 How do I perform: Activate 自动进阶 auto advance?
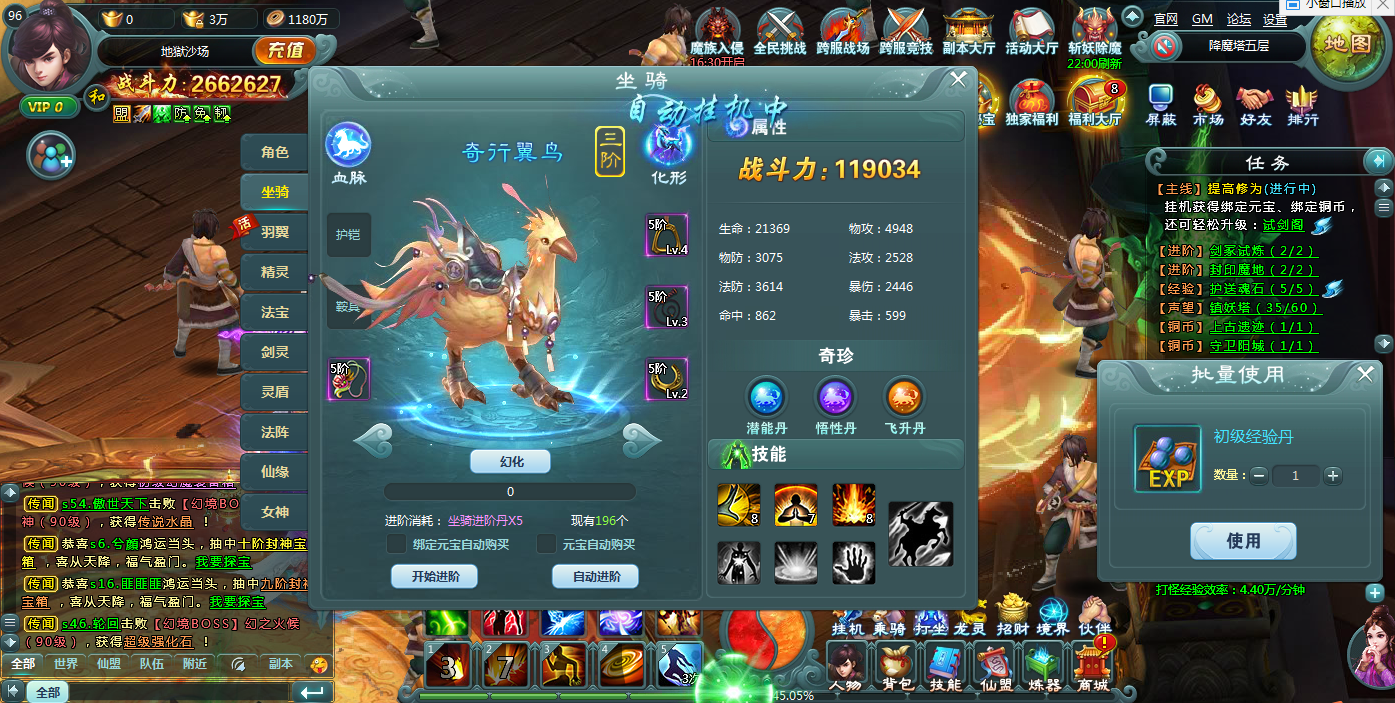(x=595, y=576)
